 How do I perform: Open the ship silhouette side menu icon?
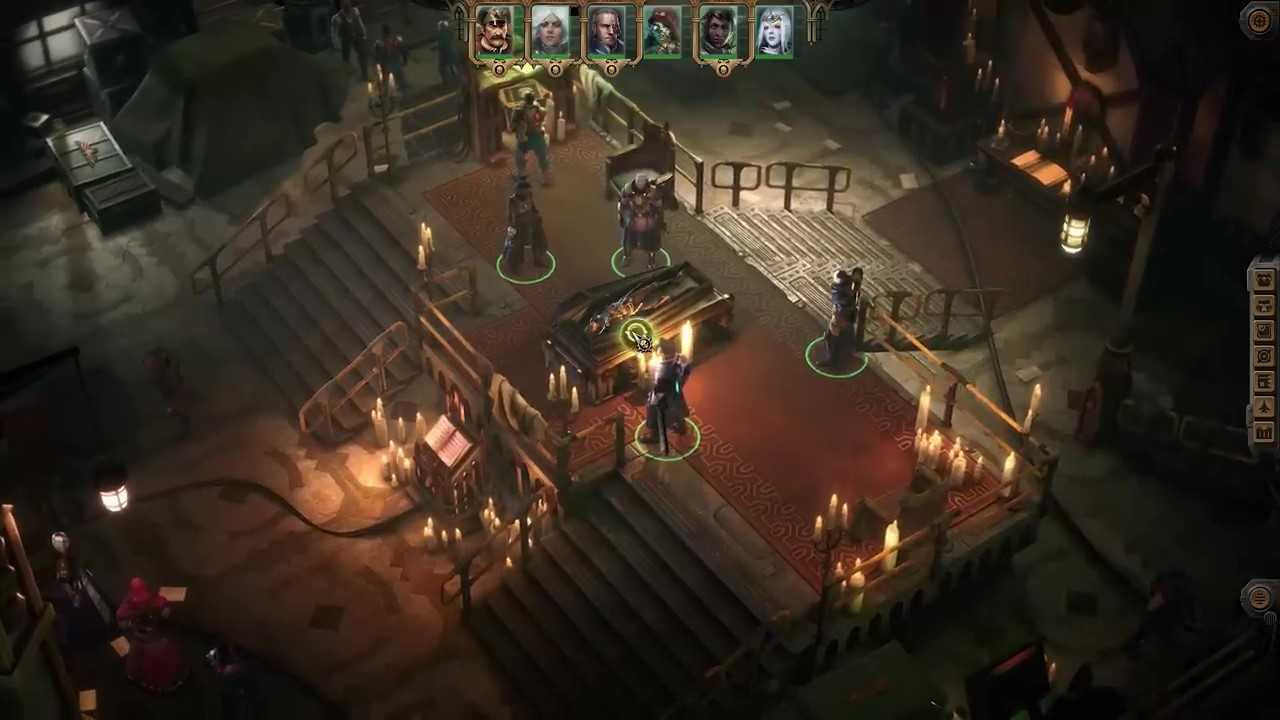pyautogui.click(x=1264, y=407)
